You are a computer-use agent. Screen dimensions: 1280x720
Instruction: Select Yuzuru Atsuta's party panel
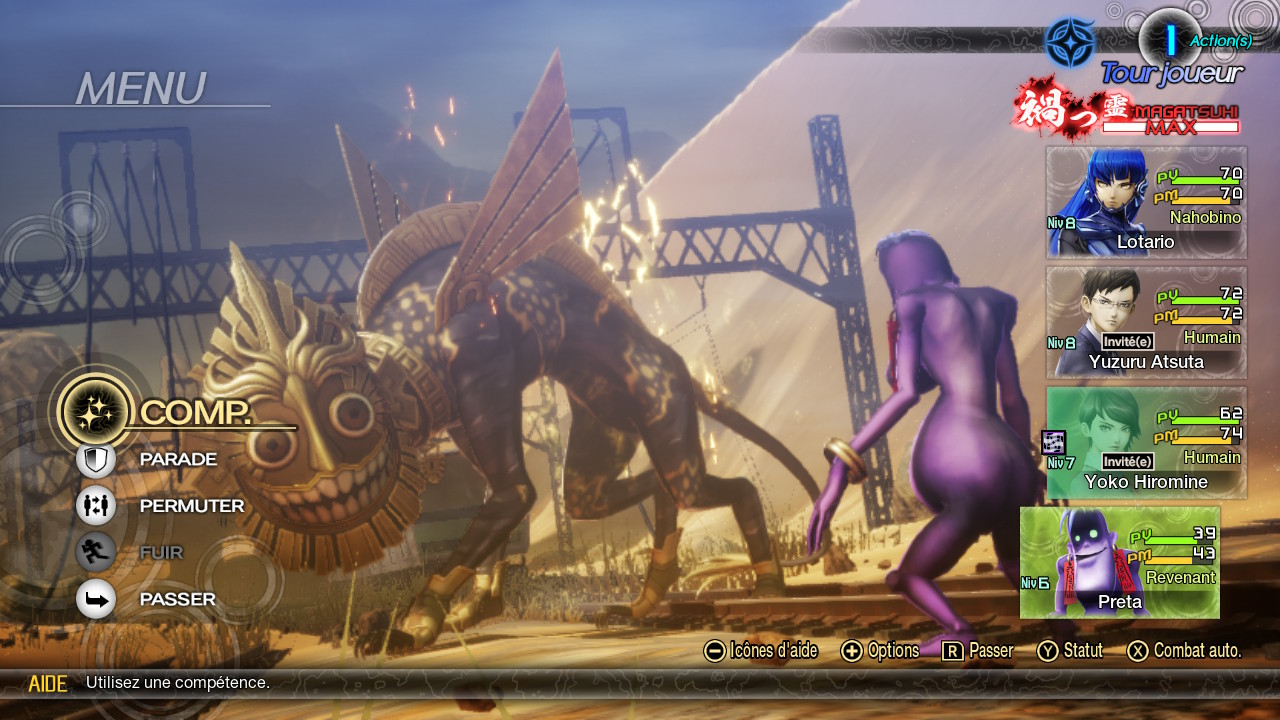[1146, 322]
